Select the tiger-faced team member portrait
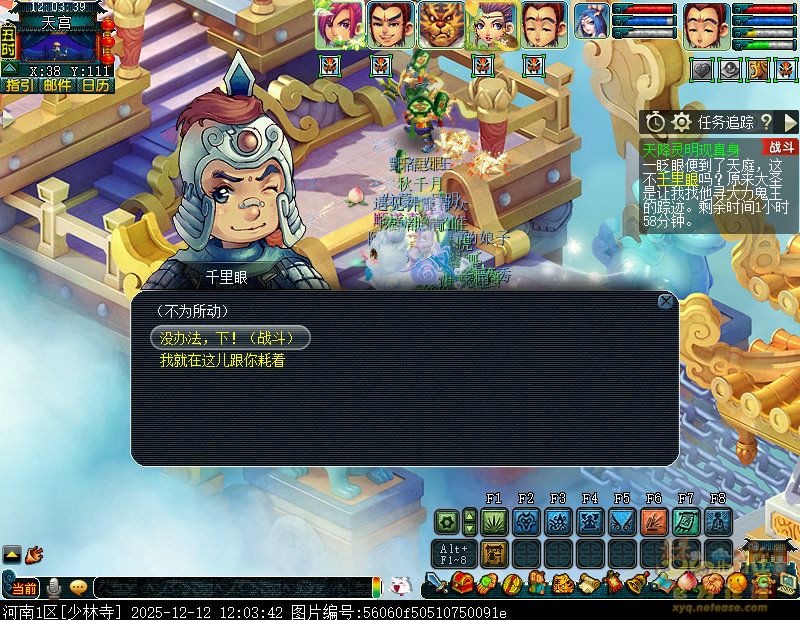 440,25
